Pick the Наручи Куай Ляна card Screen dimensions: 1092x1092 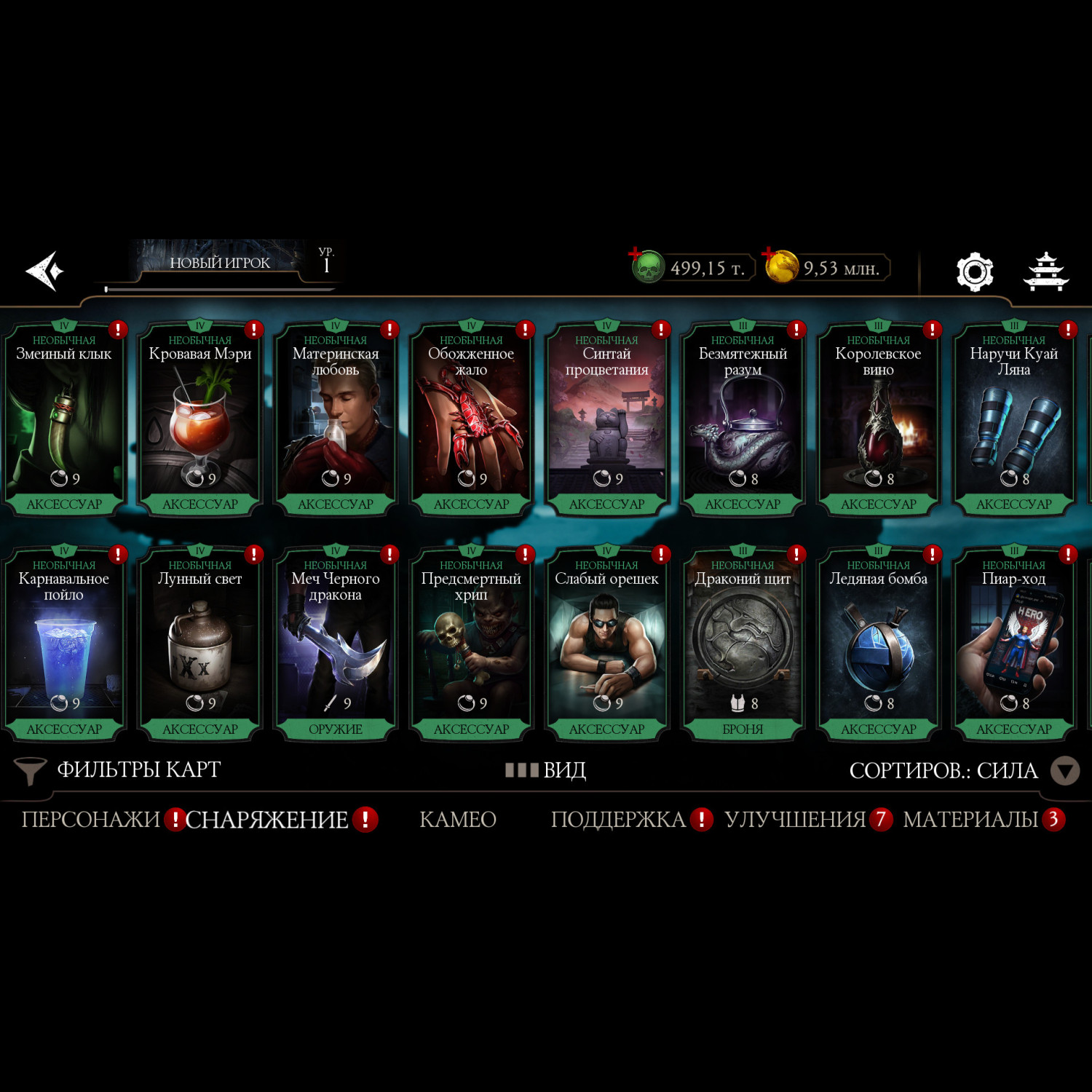point(1013,420)
